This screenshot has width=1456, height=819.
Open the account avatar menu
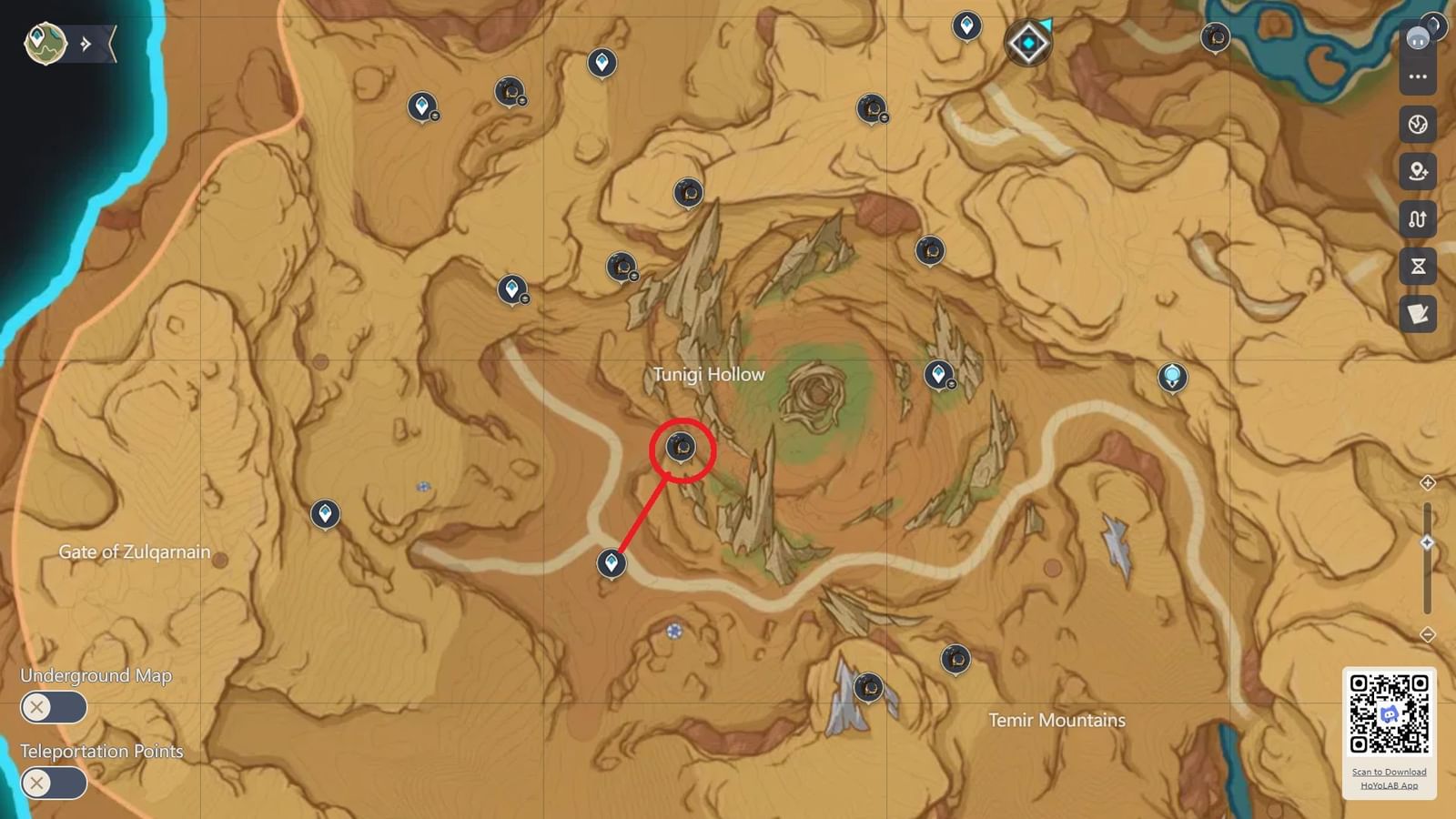(1416, 36)
